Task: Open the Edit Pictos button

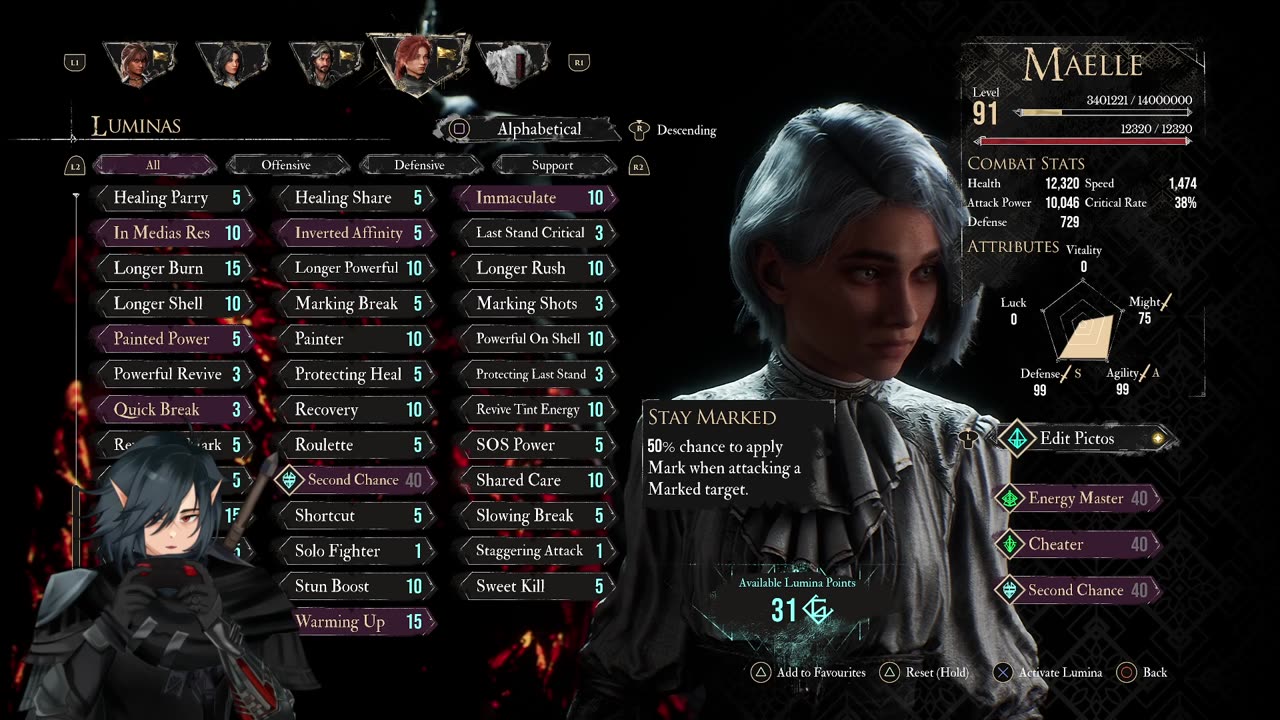Action: pos(1077,438)
